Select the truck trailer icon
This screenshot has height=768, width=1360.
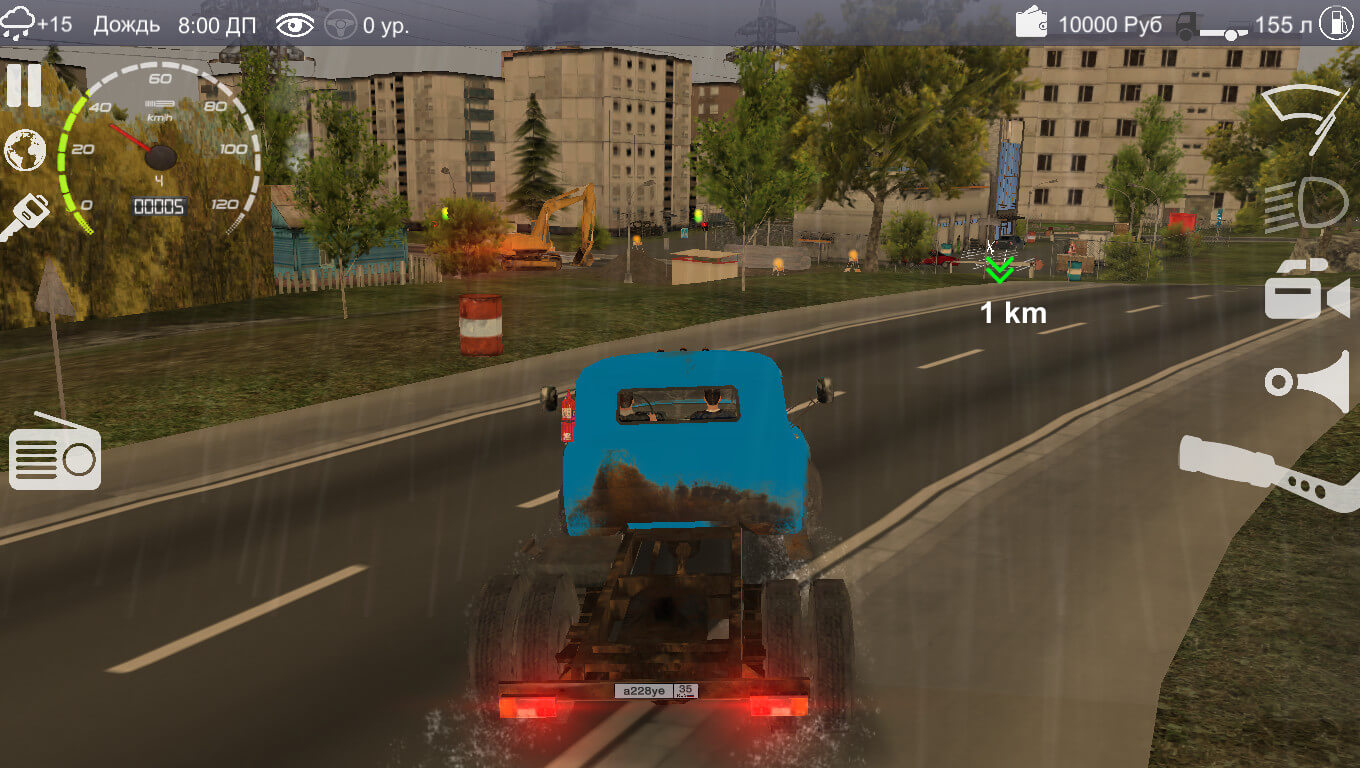[1212, 26]
